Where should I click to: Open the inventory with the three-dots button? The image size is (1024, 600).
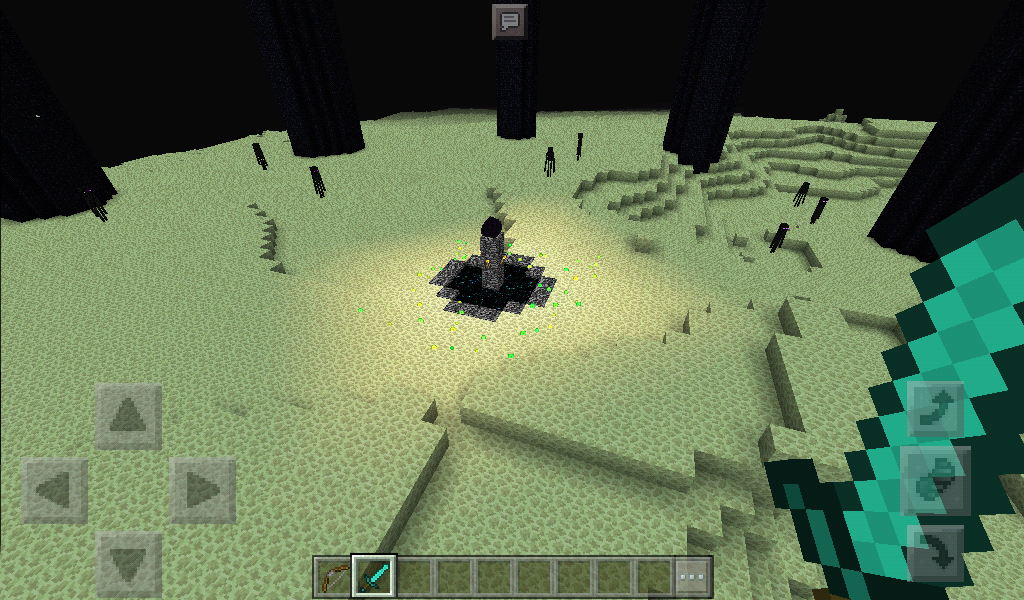click(693, 577)
